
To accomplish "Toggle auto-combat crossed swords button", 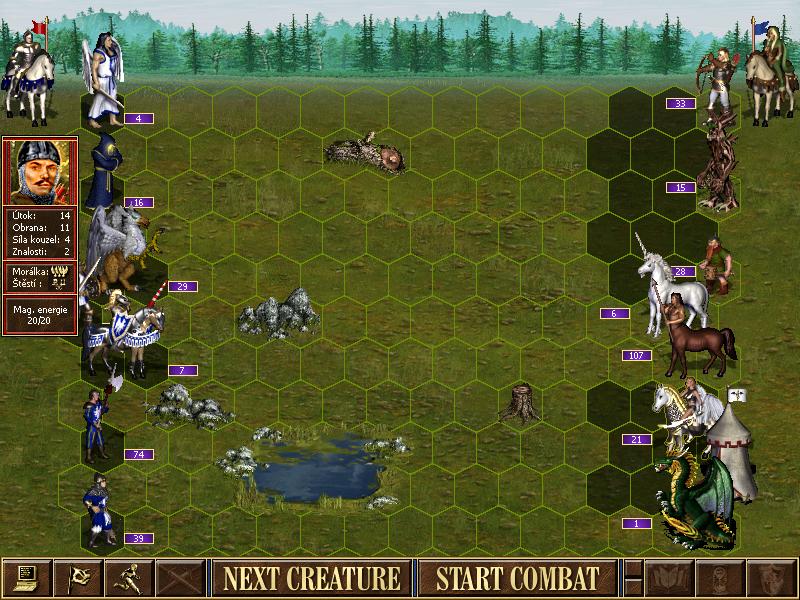I will 180,578.
